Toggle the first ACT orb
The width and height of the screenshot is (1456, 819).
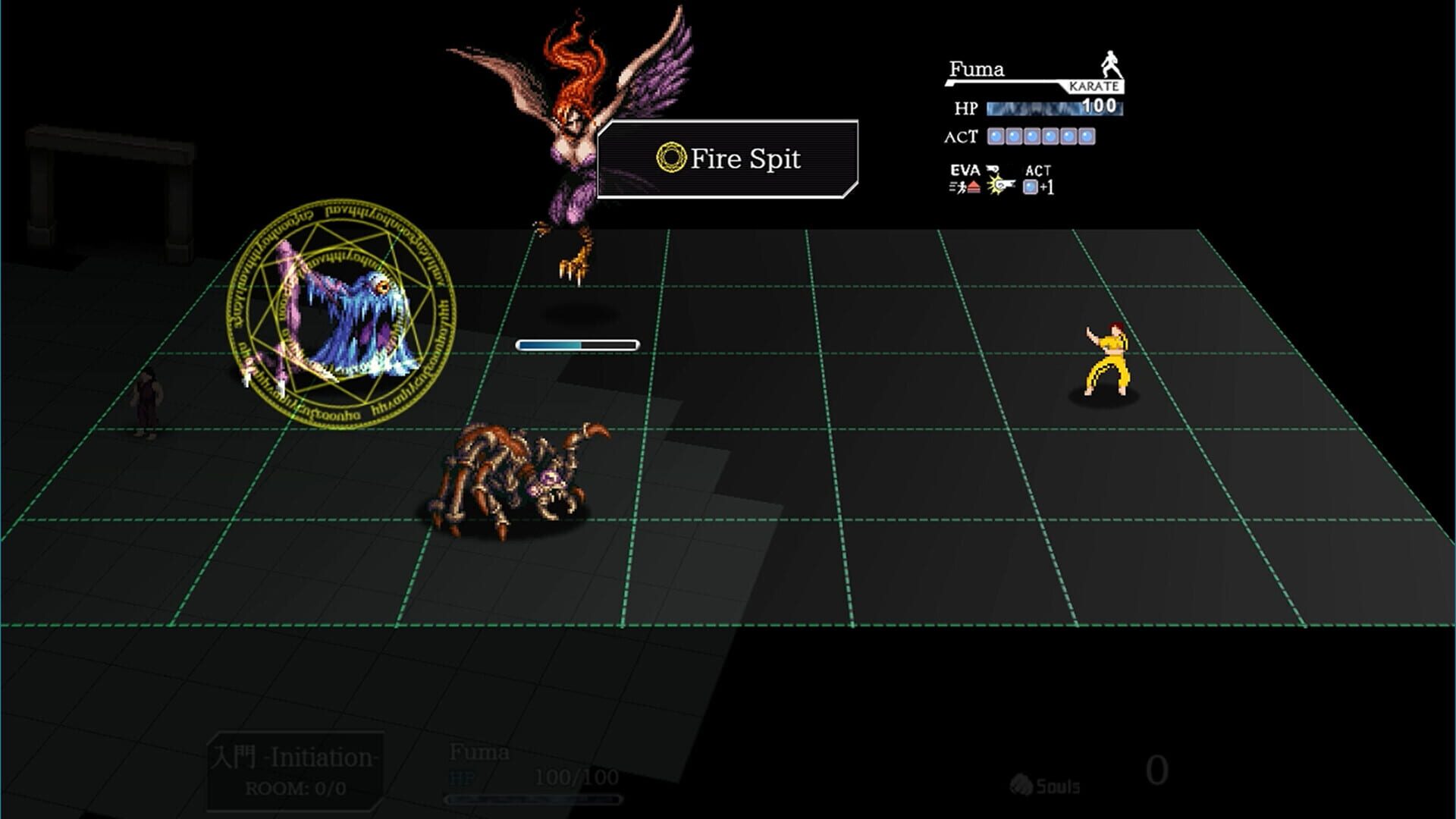[996, 136]
